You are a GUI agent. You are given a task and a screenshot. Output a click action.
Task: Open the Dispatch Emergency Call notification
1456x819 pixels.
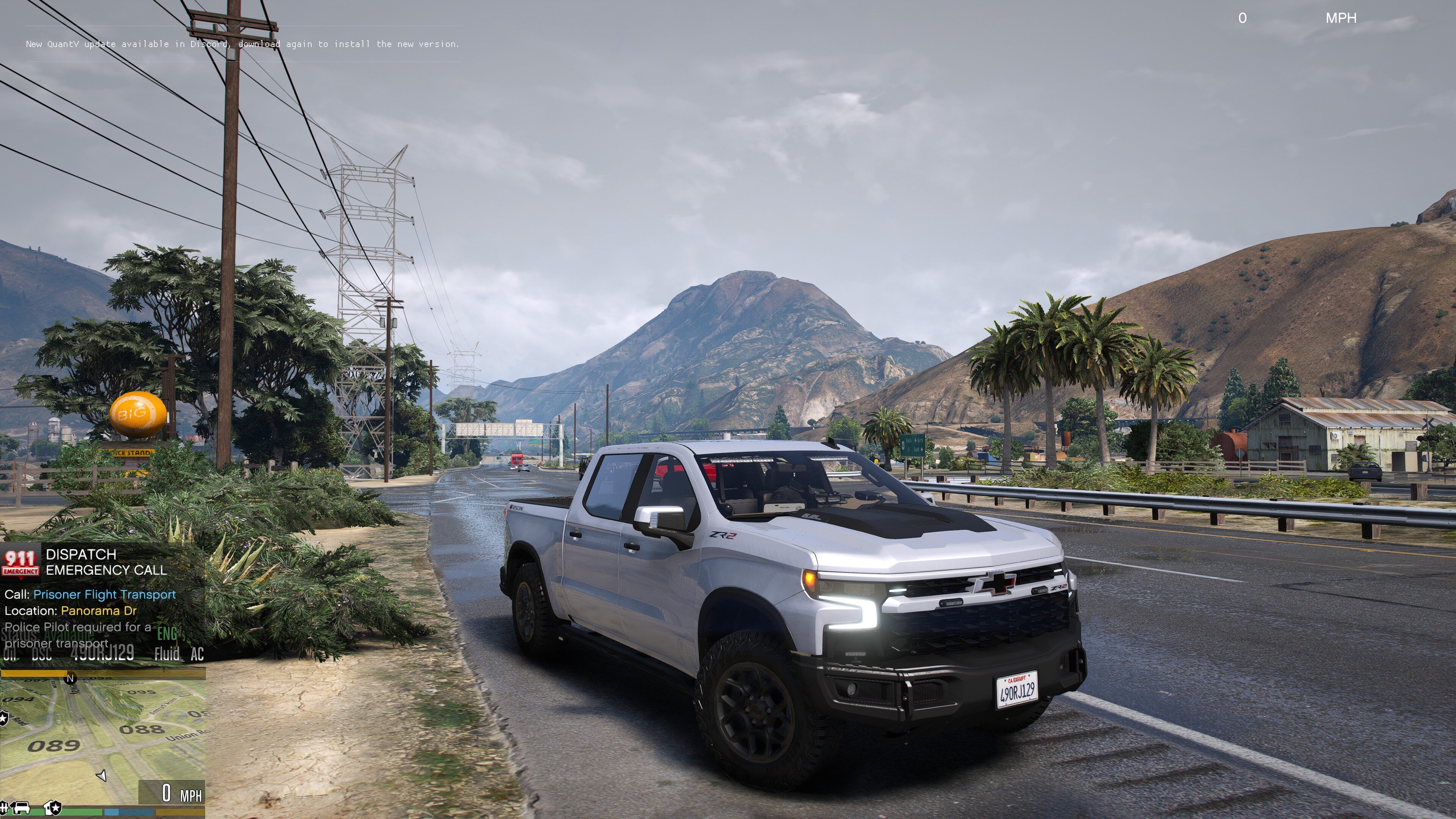(x=106, y=562)
